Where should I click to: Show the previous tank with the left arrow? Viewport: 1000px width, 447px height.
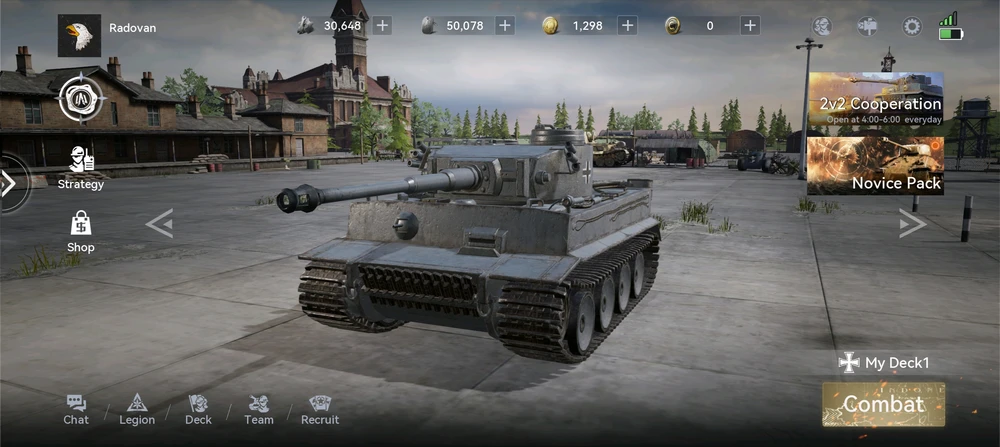(159, 224)
